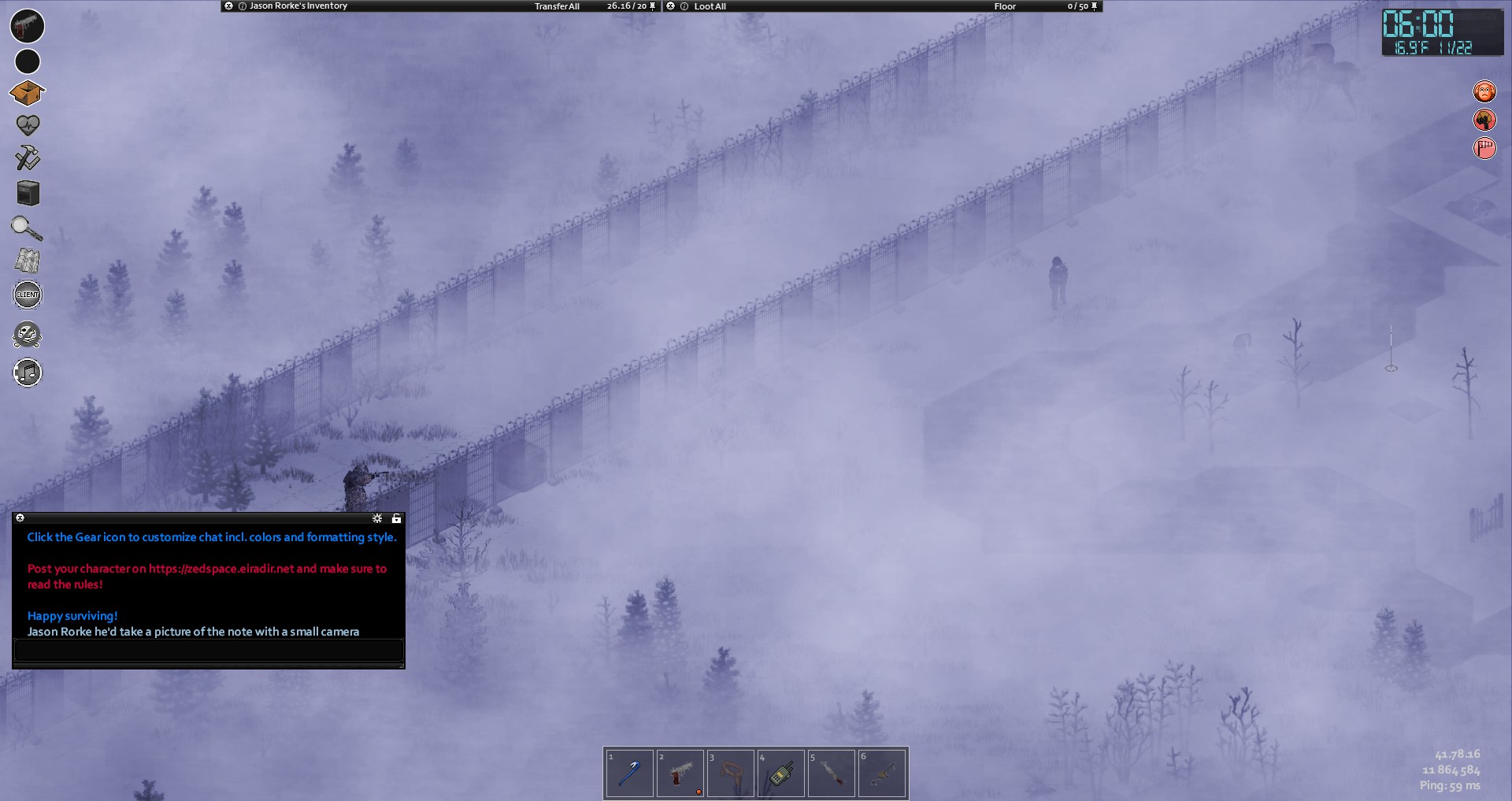Open chat settings with the gear icon
The image size is (1512, 801).
[x=377, y=518]
